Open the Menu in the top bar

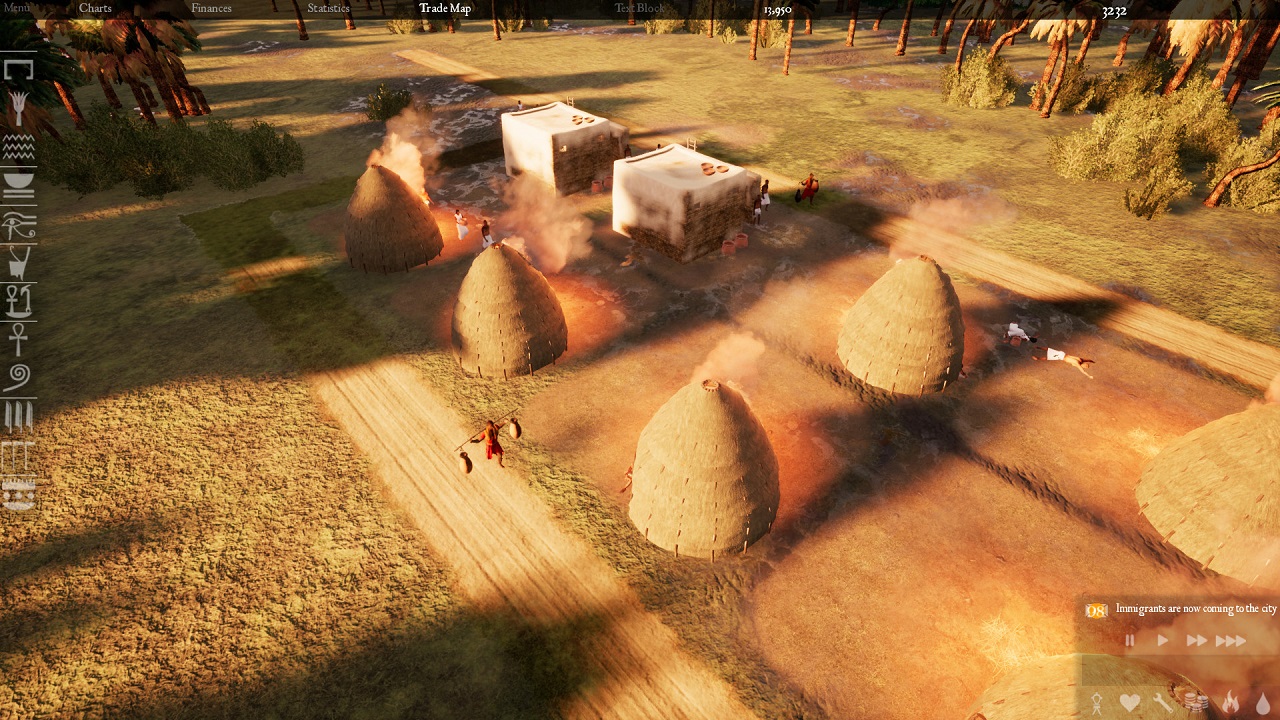pos(17,8)
